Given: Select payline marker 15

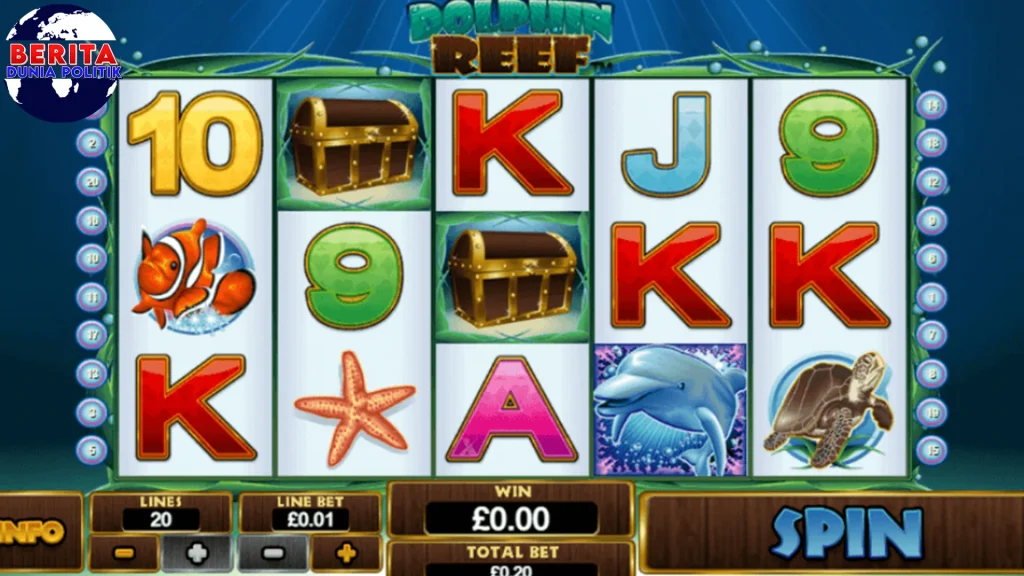Looking at the screenshot, I should (932, 449).
